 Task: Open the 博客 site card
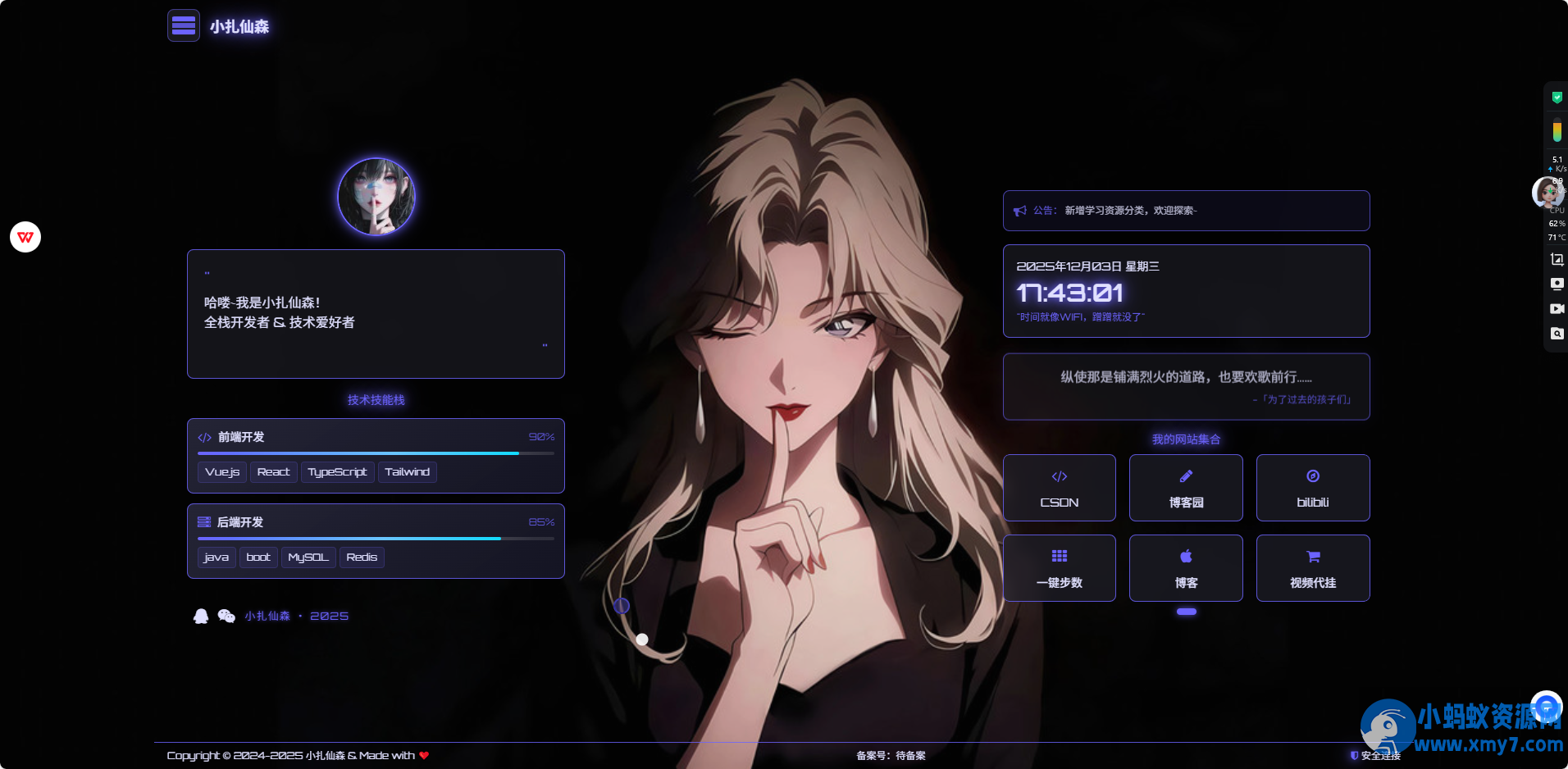(1186, 568)
